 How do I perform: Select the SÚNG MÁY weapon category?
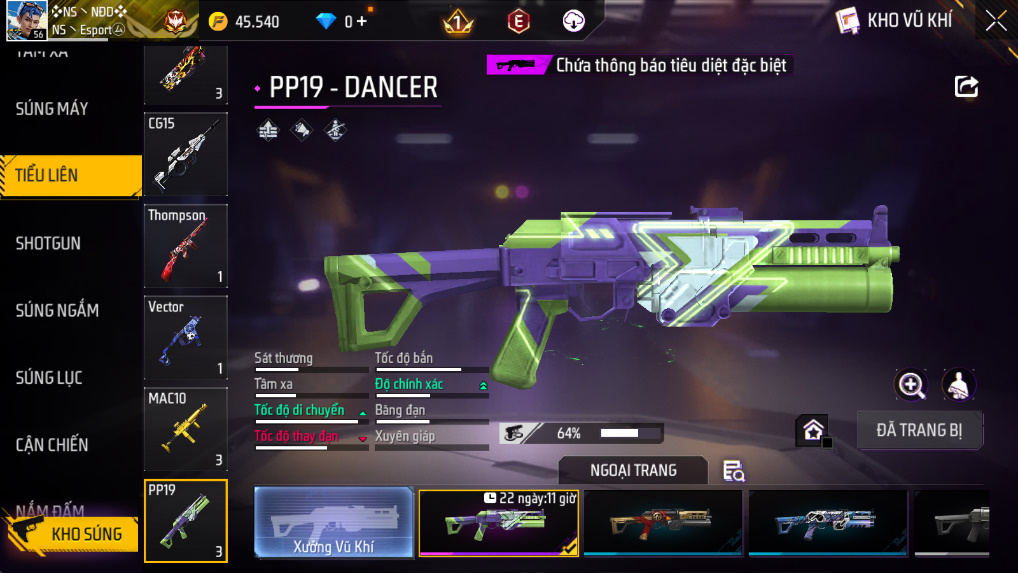[x=52, y=108]
